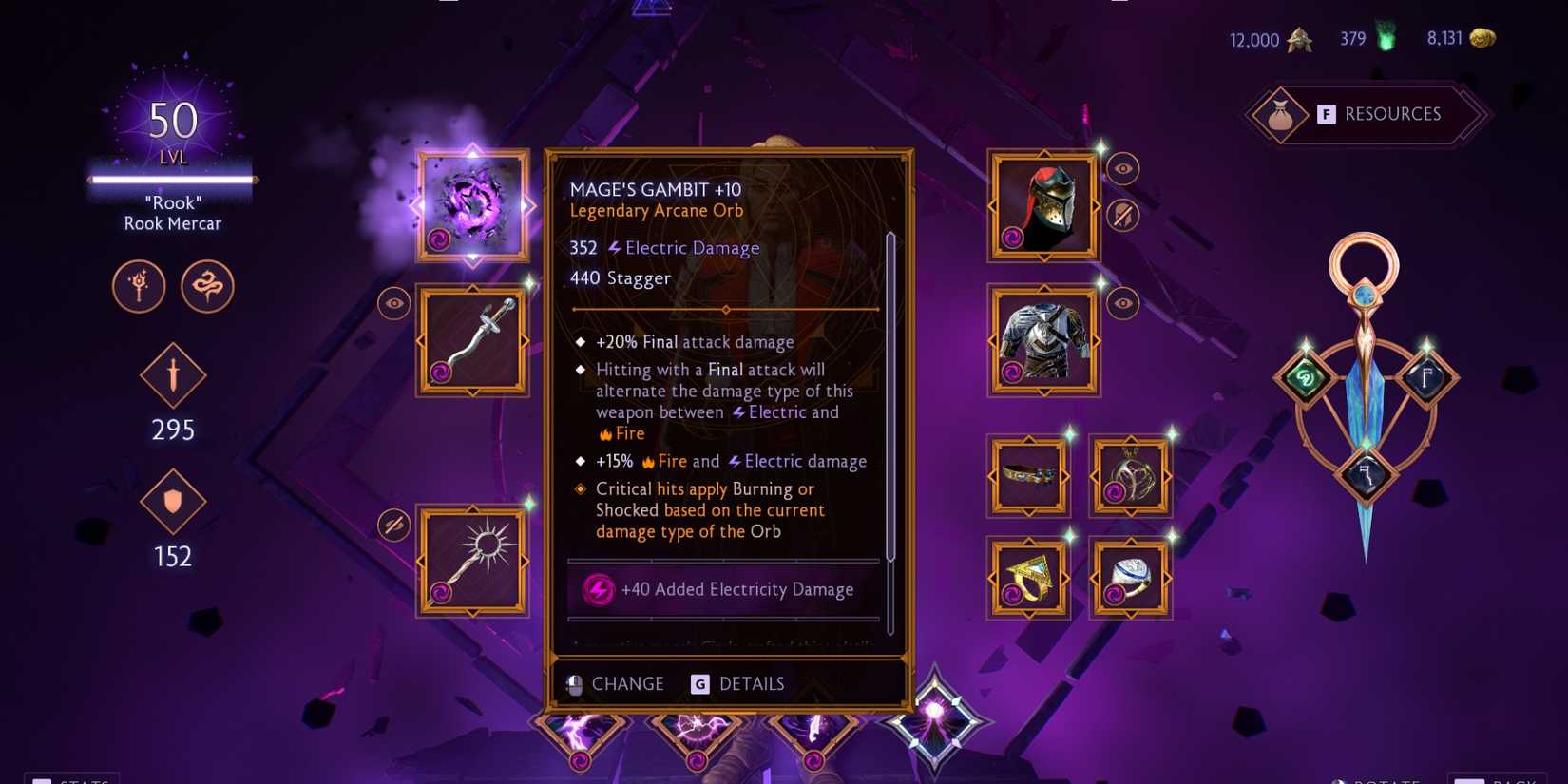
Task: Click the serpent emblem icon near the portrait
Action: point(207,286)
